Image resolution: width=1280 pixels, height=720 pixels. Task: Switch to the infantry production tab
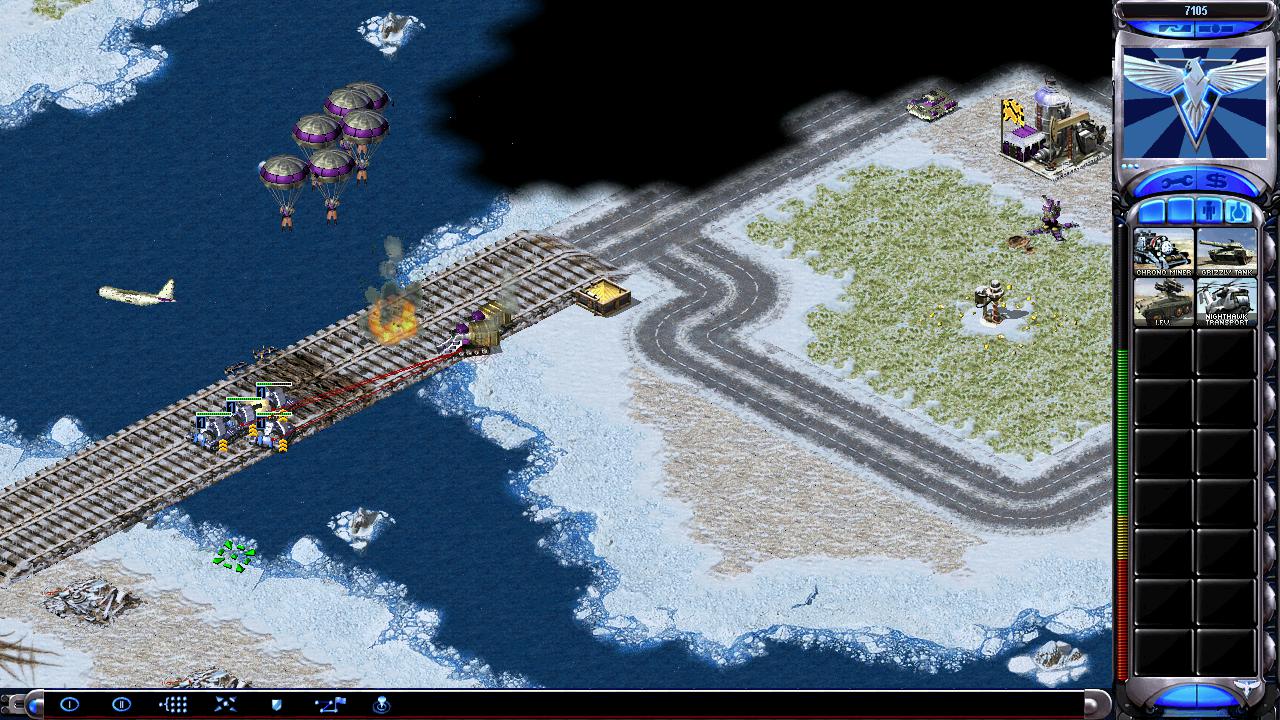coord(1209,212)
